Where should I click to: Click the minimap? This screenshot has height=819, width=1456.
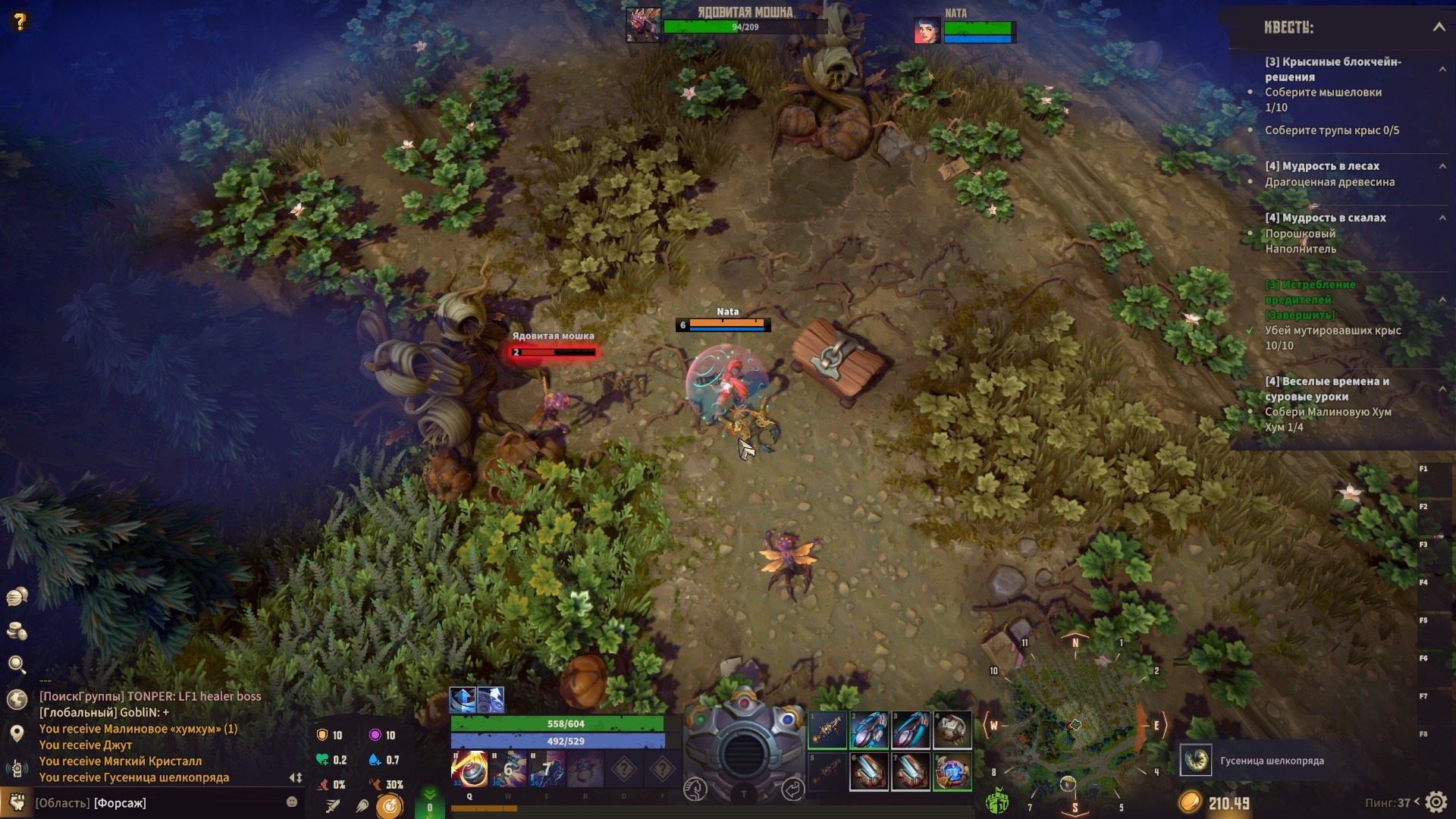(1075, 724)
